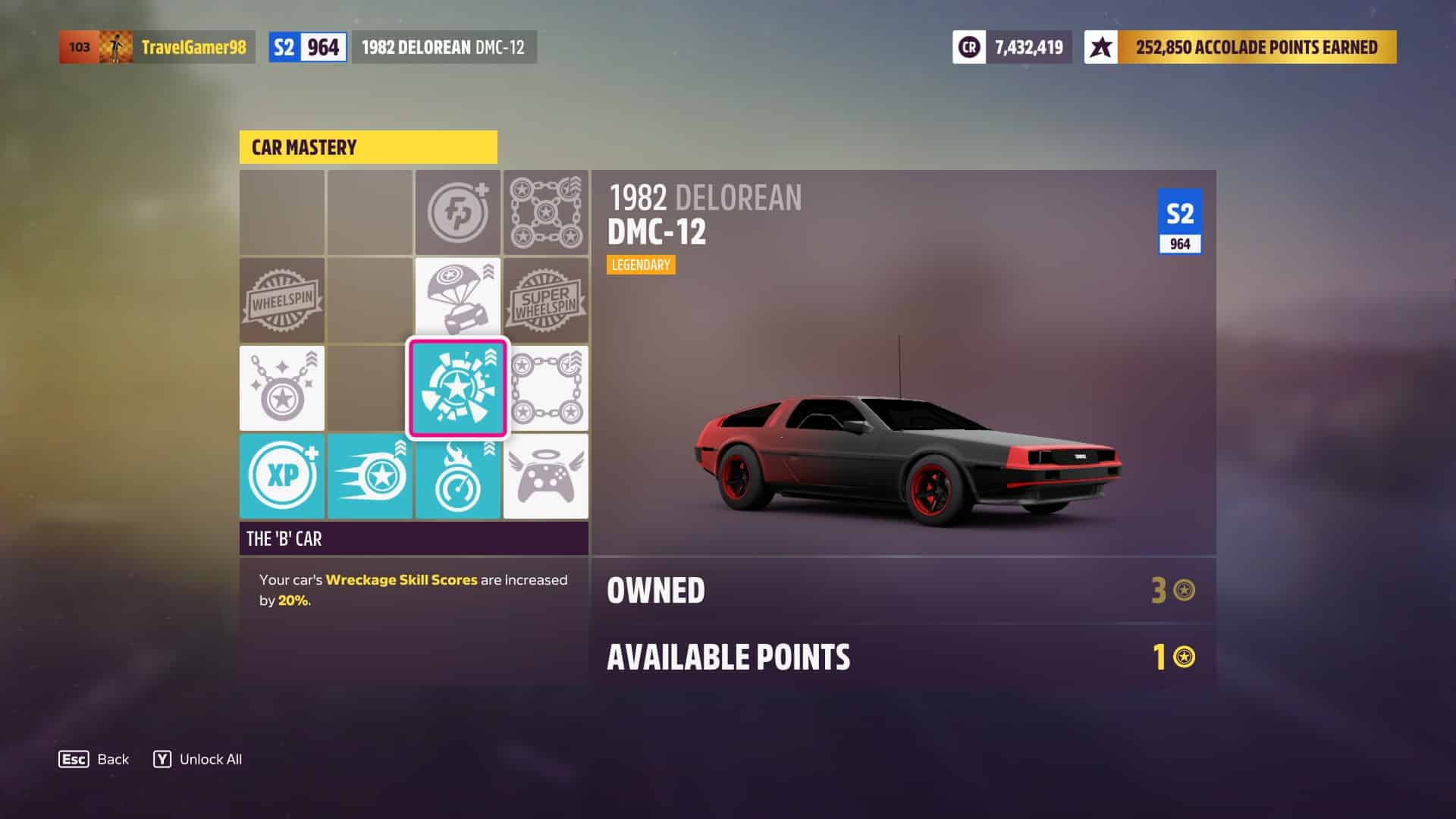Select the XP+ perk icon
Viewport: 1456px width, 819px height.
[281, 476]
